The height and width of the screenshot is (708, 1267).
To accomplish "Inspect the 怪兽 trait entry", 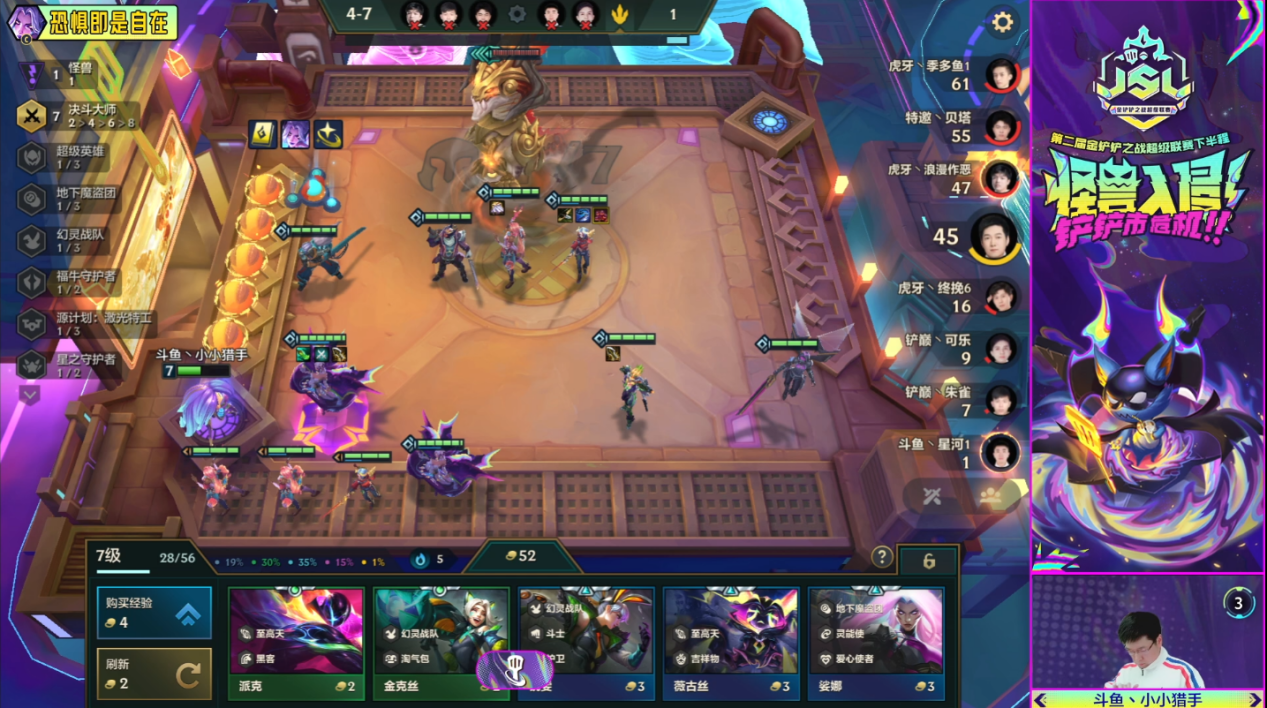I will coord(32,74).
